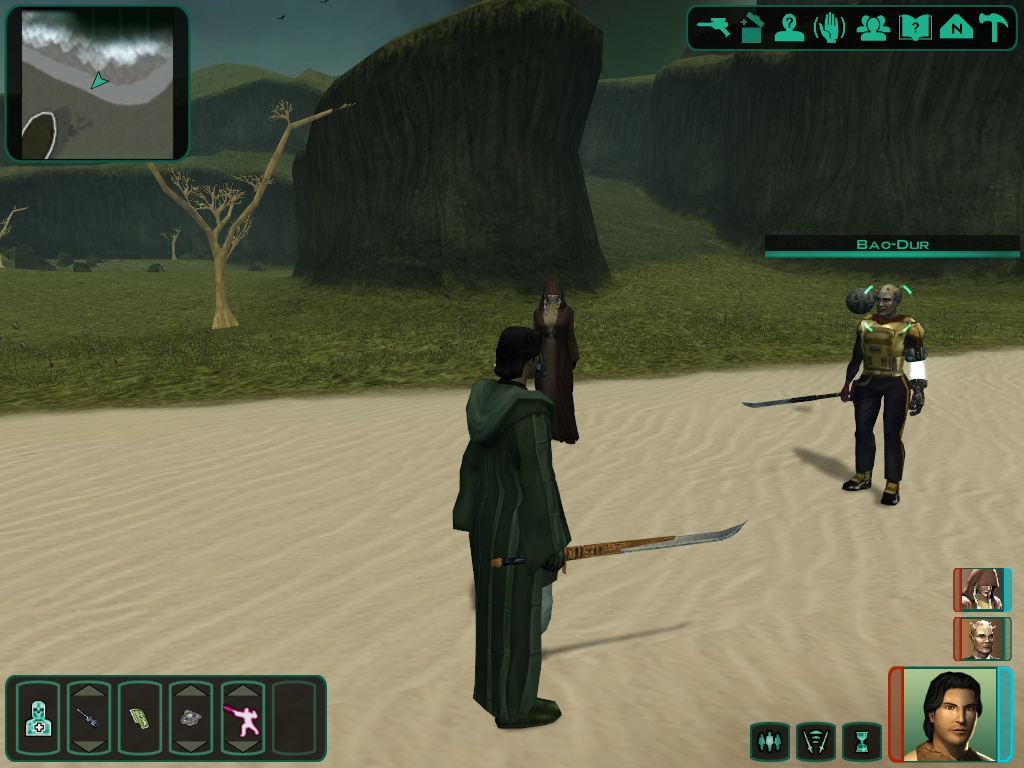This screenshot has height=768, width=1024.
Task: Click the main character portrait
Action: point(950,714)
